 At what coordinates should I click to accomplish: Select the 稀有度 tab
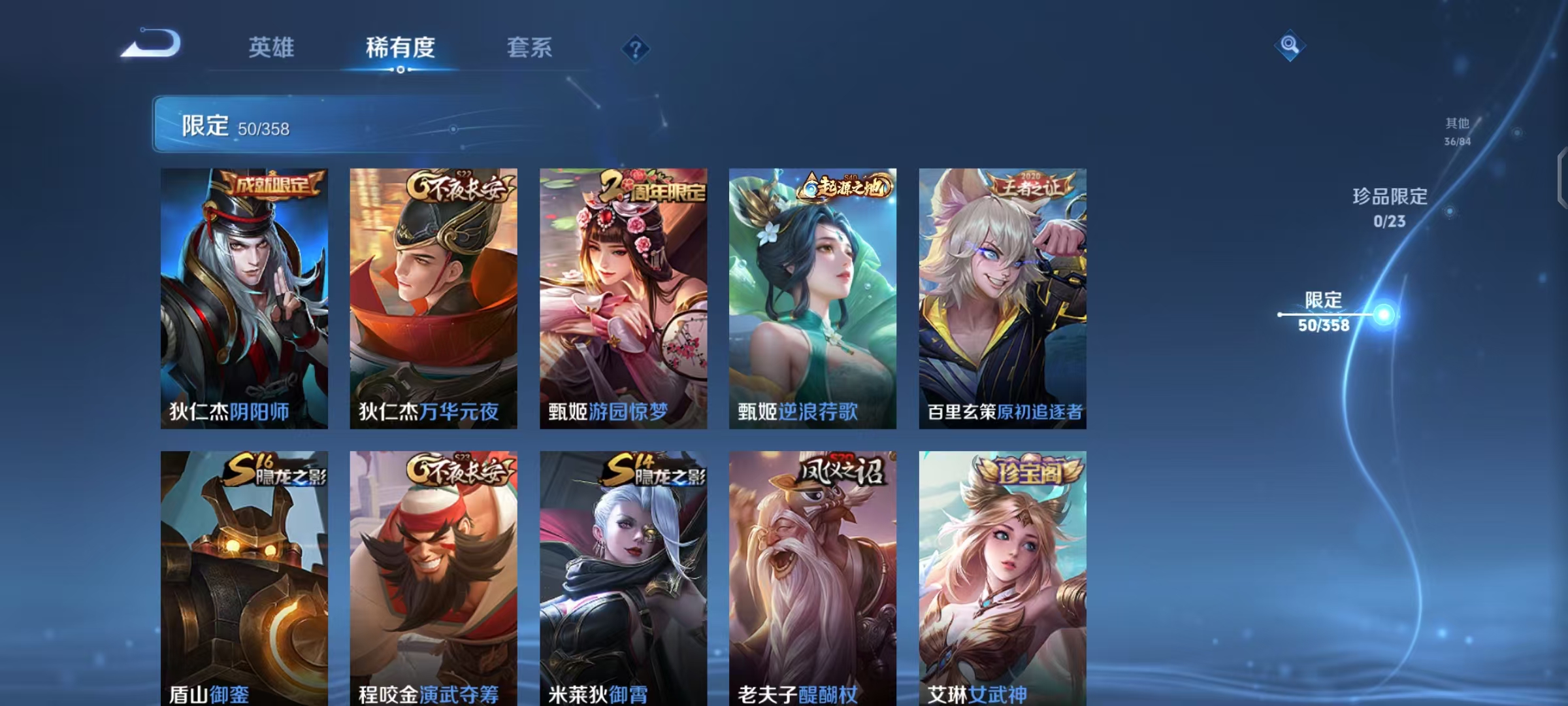399,48
